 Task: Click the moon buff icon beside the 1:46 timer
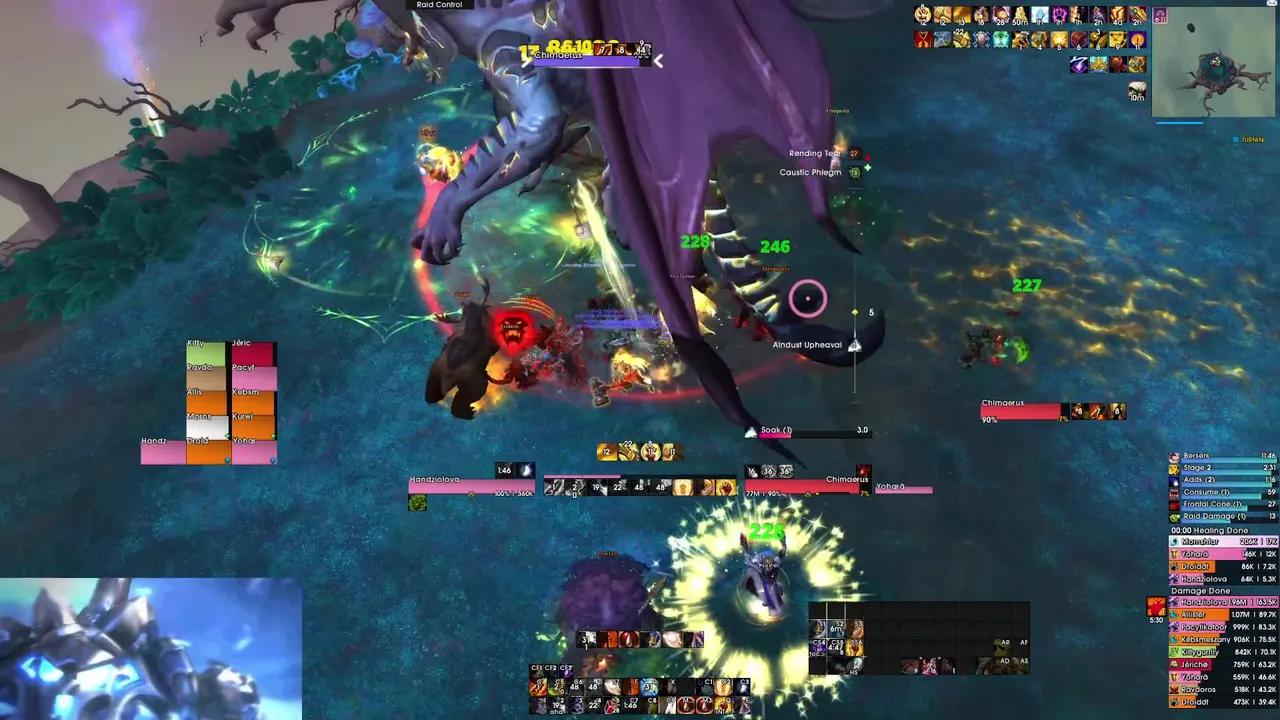coord(525,470)
